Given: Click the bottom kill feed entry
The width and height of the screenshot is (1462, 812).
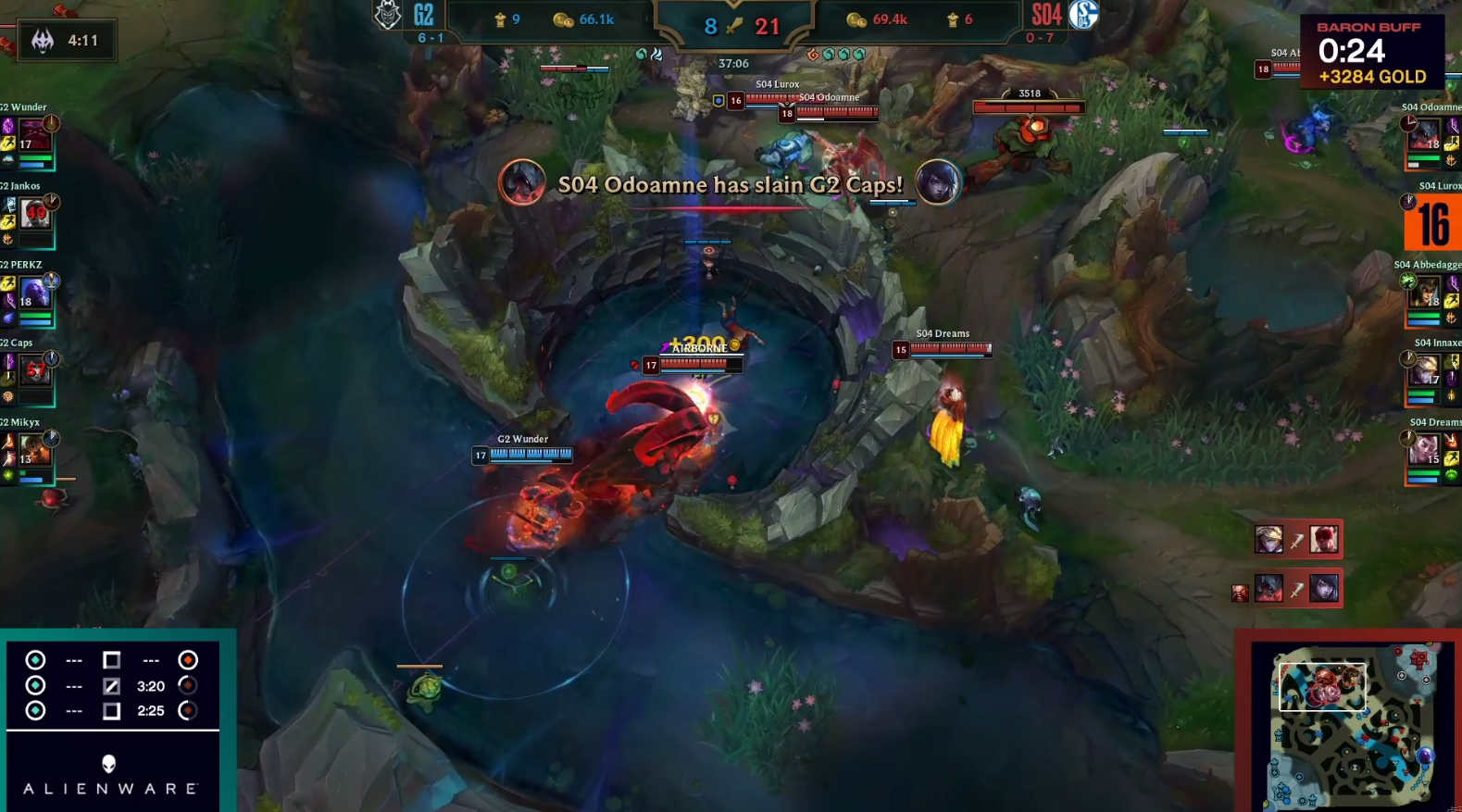Looking at the screenshot, I should [x=1296, y=589].
